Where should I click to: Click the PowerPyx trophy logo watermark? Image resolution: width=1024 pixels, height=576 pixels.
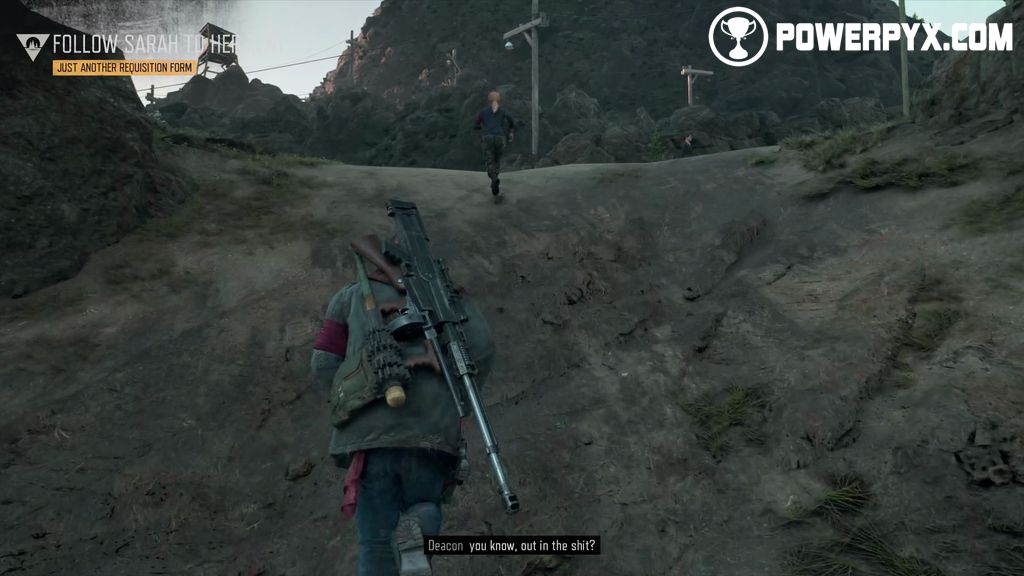pyautogui.click(x=738, y=36)
